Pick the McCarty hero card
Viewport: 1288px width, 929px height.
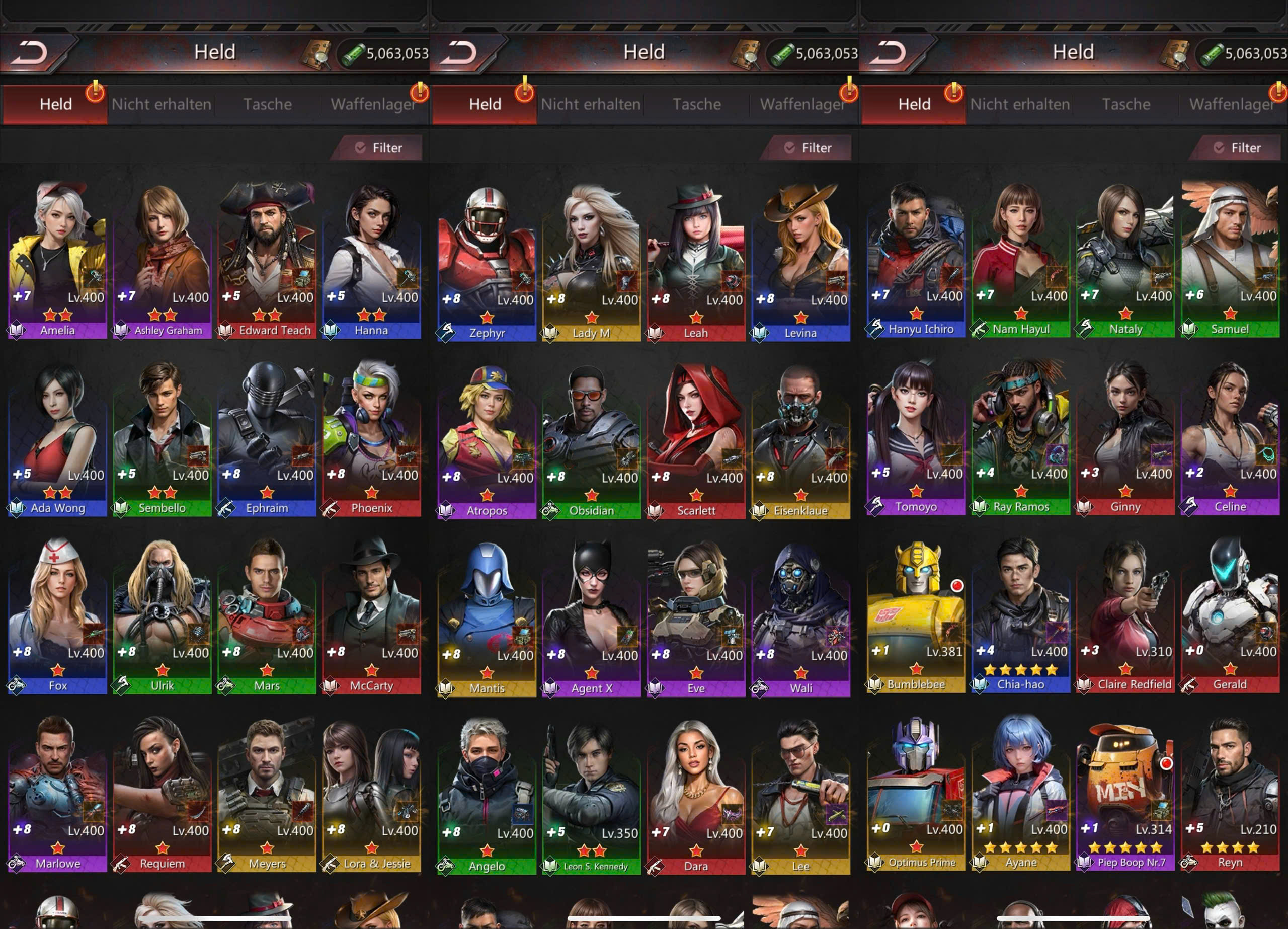[x=371, y=614]
